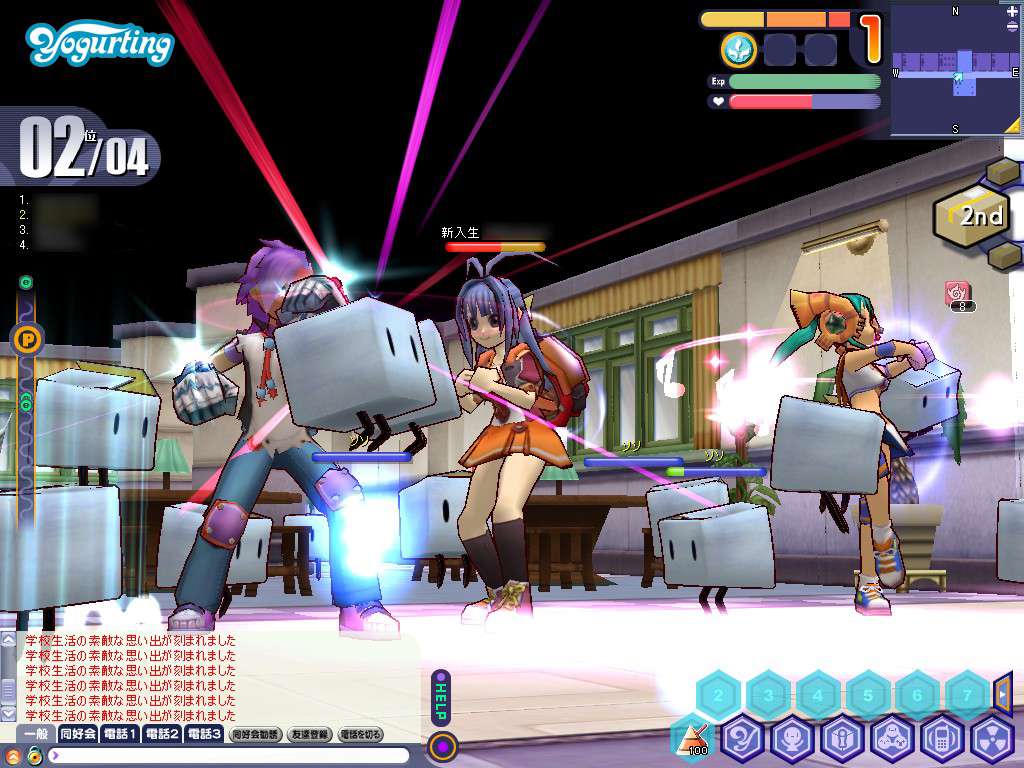The width and height of the screenshot is (1024, 768).
Task: Choose the 電話3 chat tab
Action: (203, 734)
